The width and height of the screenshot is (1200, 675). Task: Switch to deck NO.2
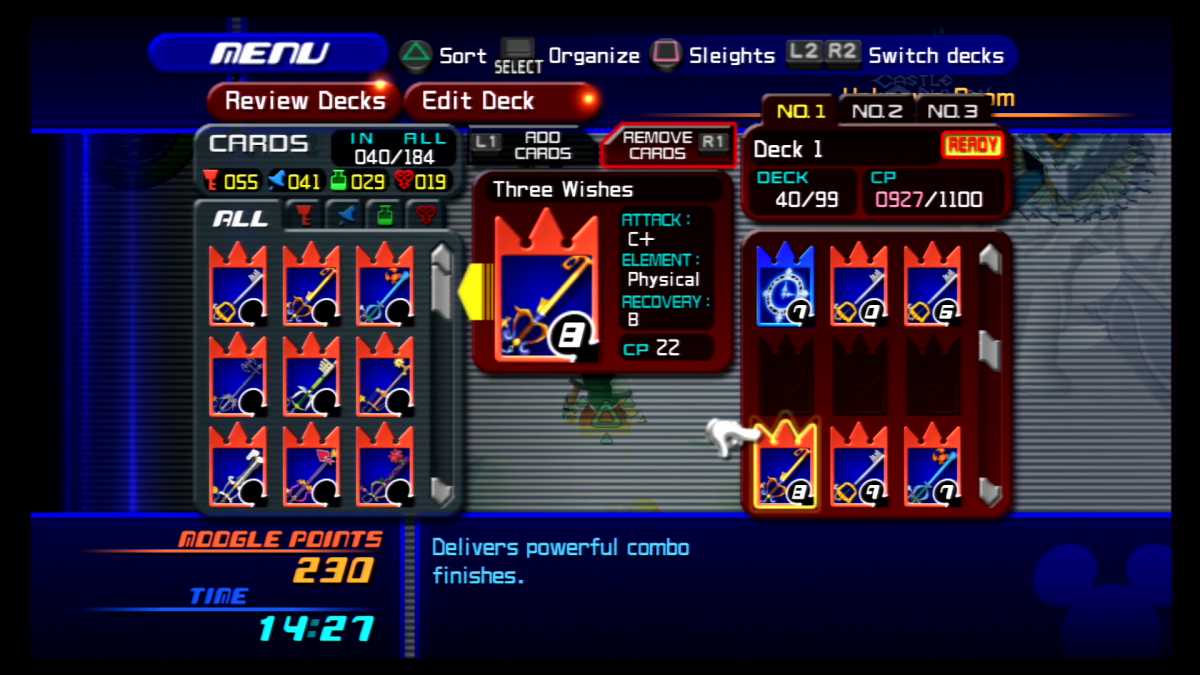[x=876, y=111]
